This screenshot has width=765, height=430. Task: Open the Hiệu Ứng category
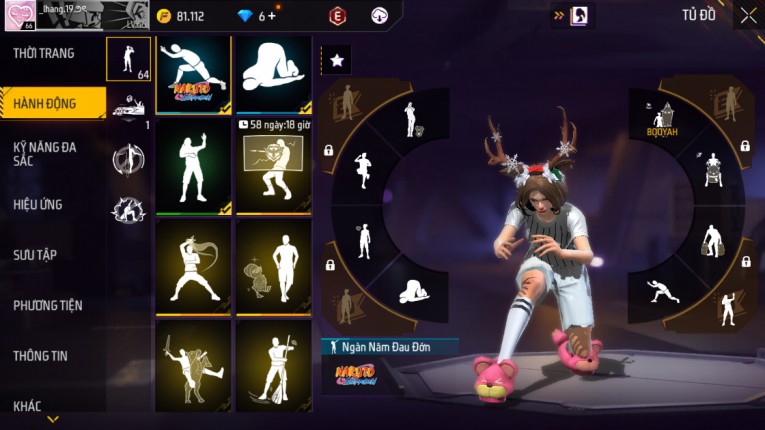tap(38, 205)
